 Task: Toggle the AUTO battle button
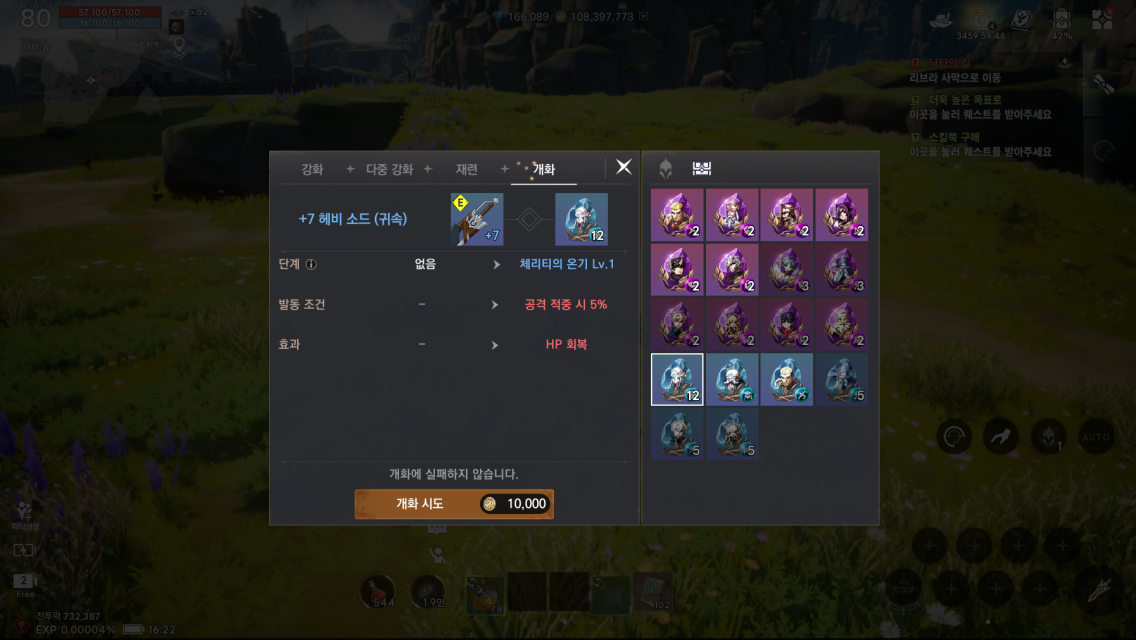tap(1096, 436)
